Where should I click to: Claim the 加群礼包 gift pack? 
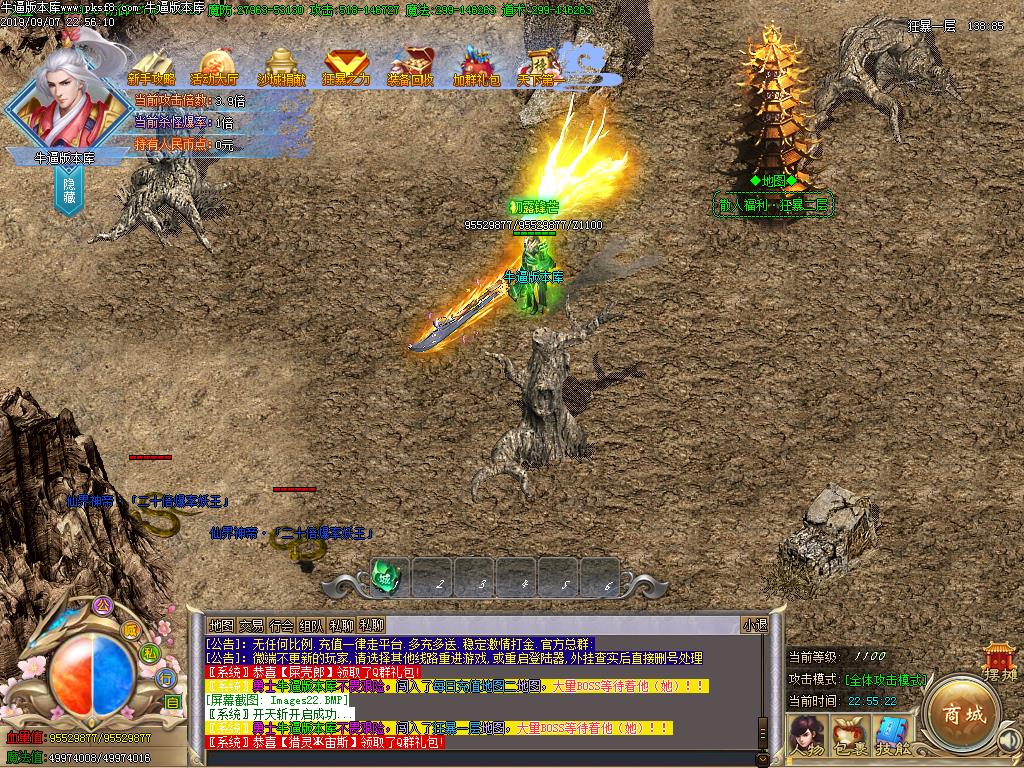coord(476,67)
